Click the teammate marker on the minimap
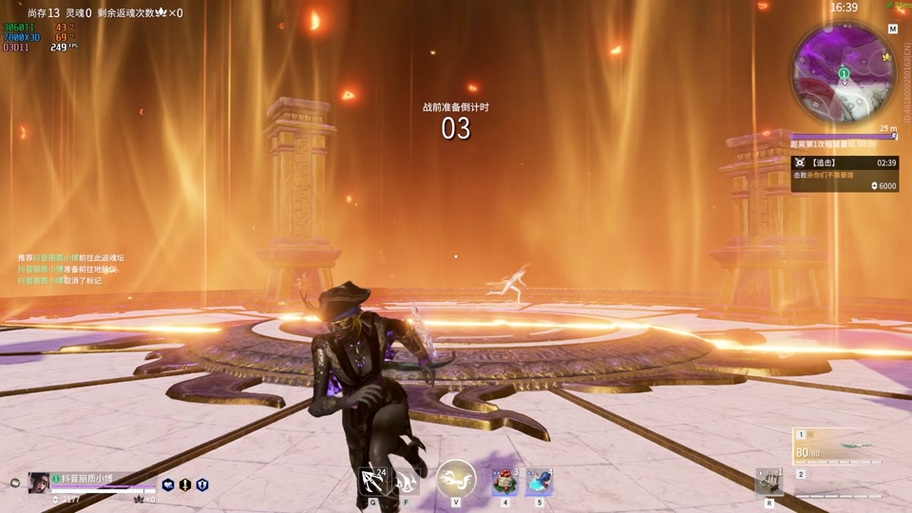The image size is (912, 513). pos(843,73)
